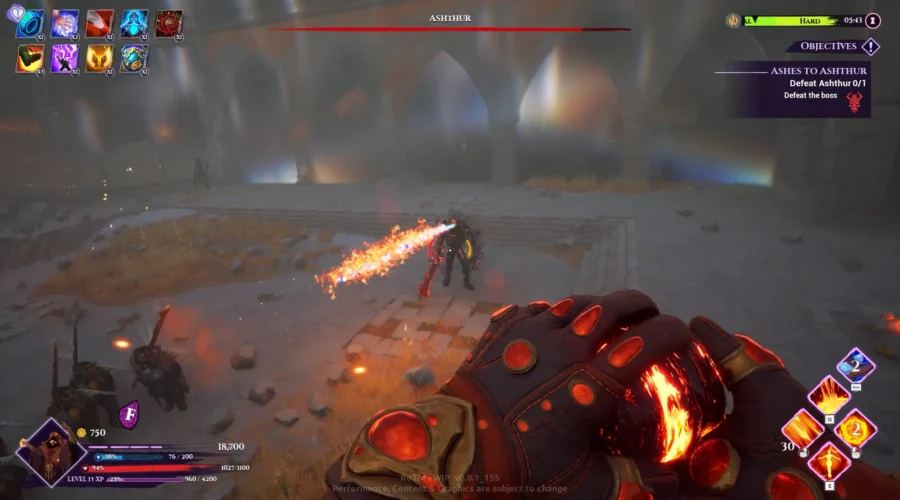Click the glowing hand perk icon
This screenshot has width=900, height=500.
pos(64,23)
